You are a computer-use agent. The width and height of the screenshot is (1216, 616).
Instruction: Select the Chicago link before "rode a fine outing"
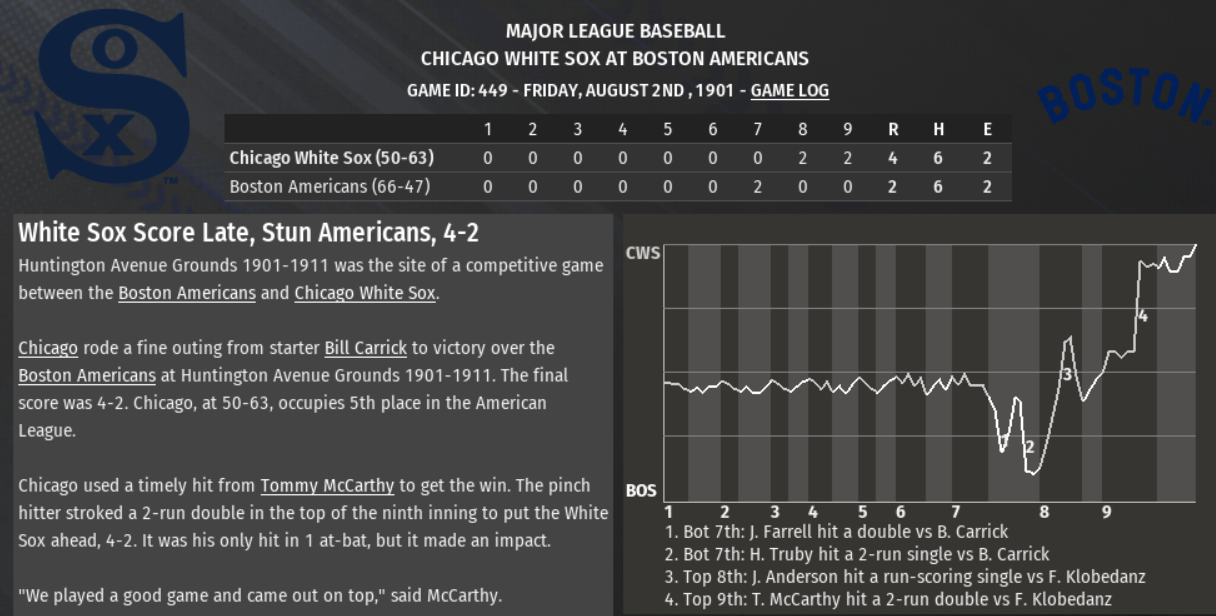coord(48,348)
